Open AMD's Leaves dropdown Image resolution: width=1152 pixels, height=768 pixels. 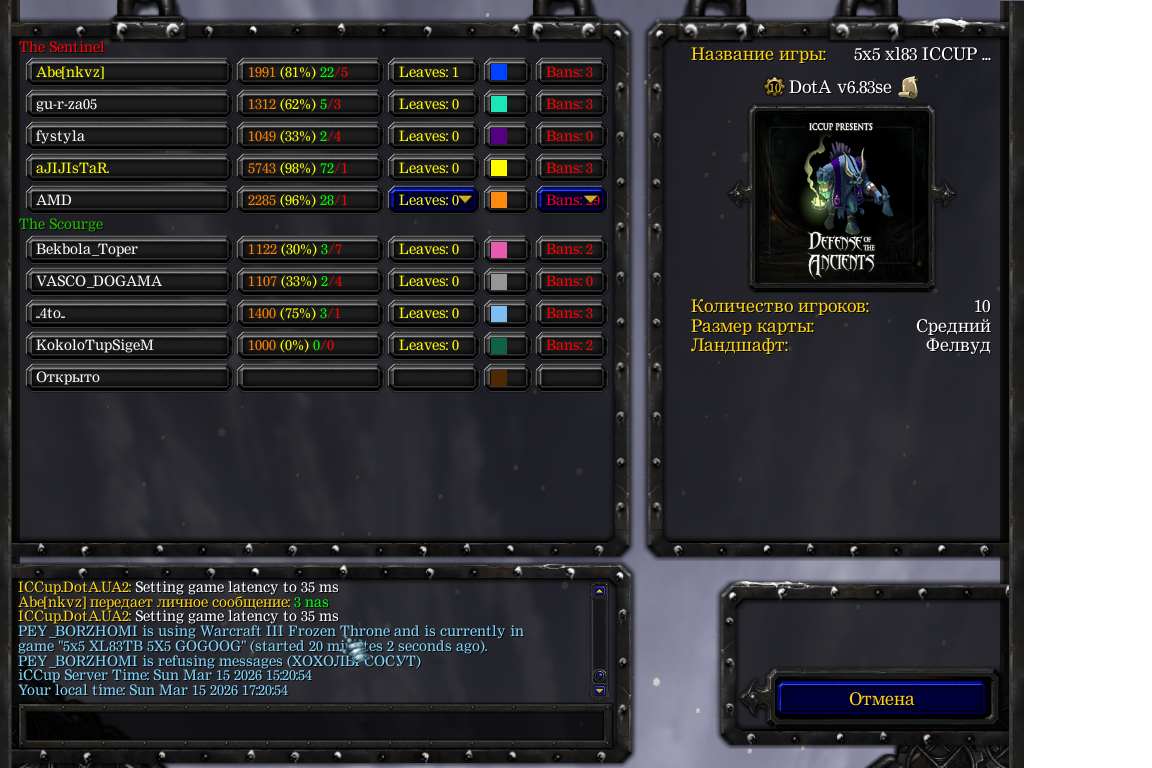tap(433, 200)
